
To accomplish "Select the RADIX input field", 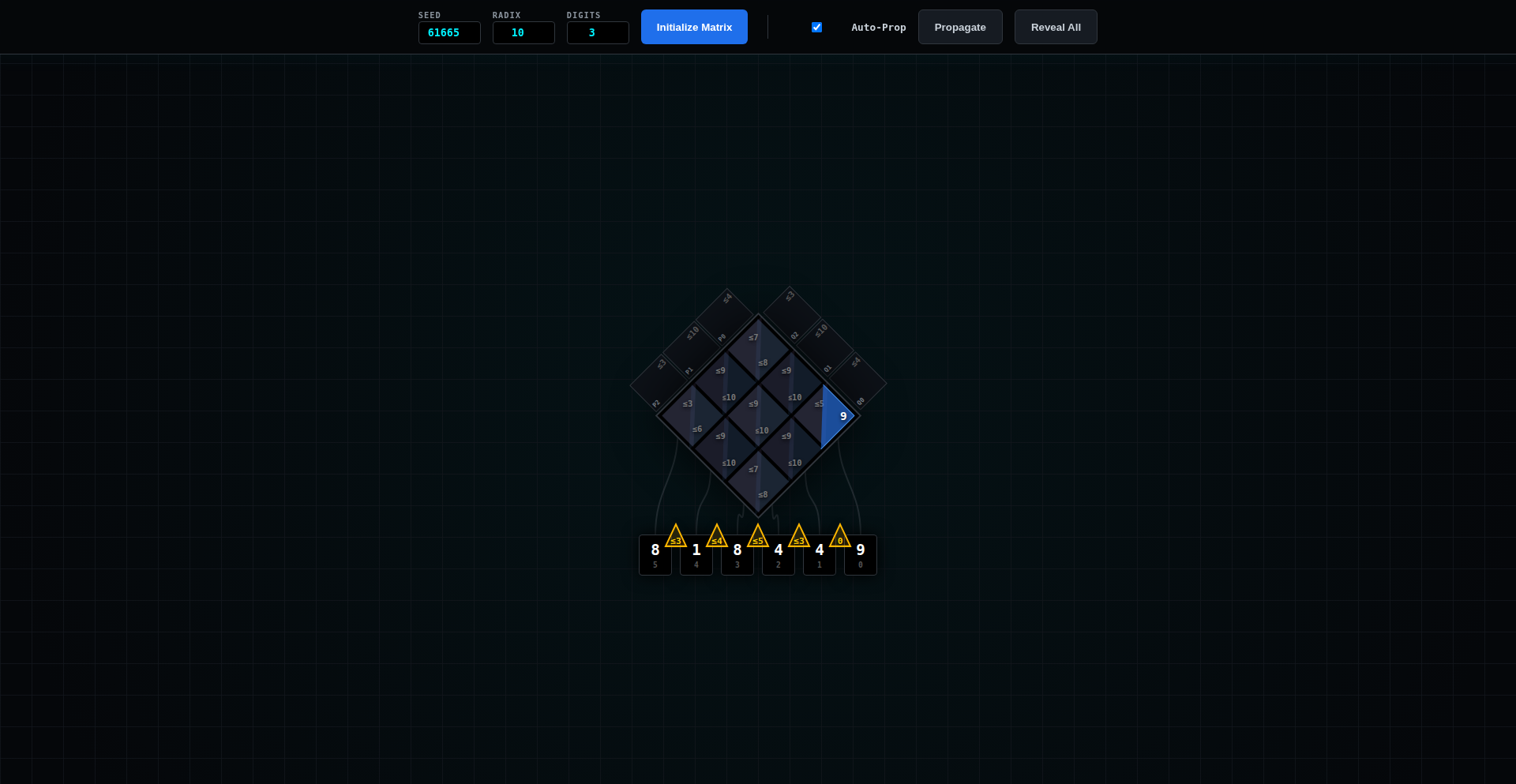I will coord(523,32).
